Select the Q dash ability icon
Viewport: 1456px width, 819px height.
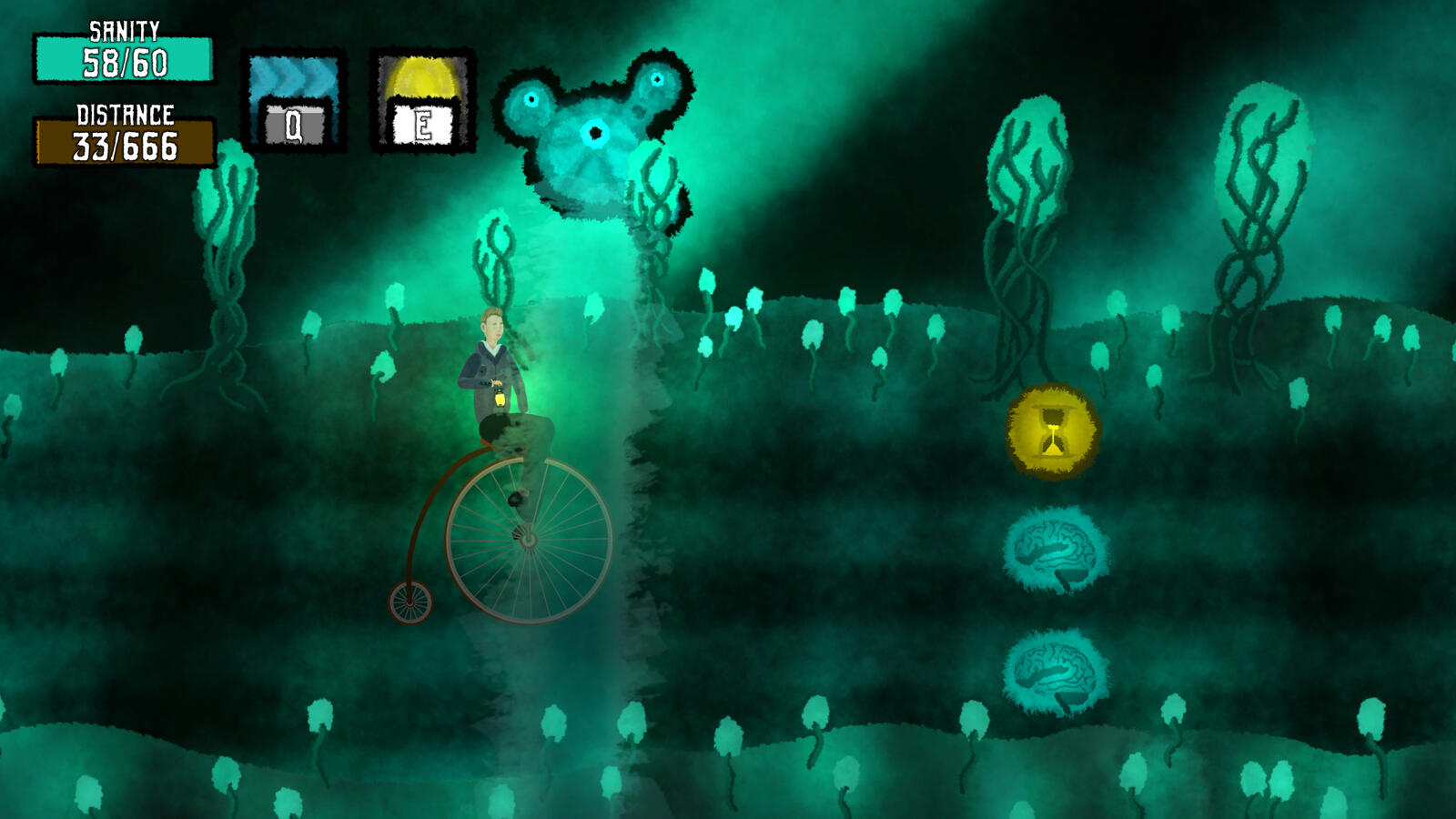(293, 100)
